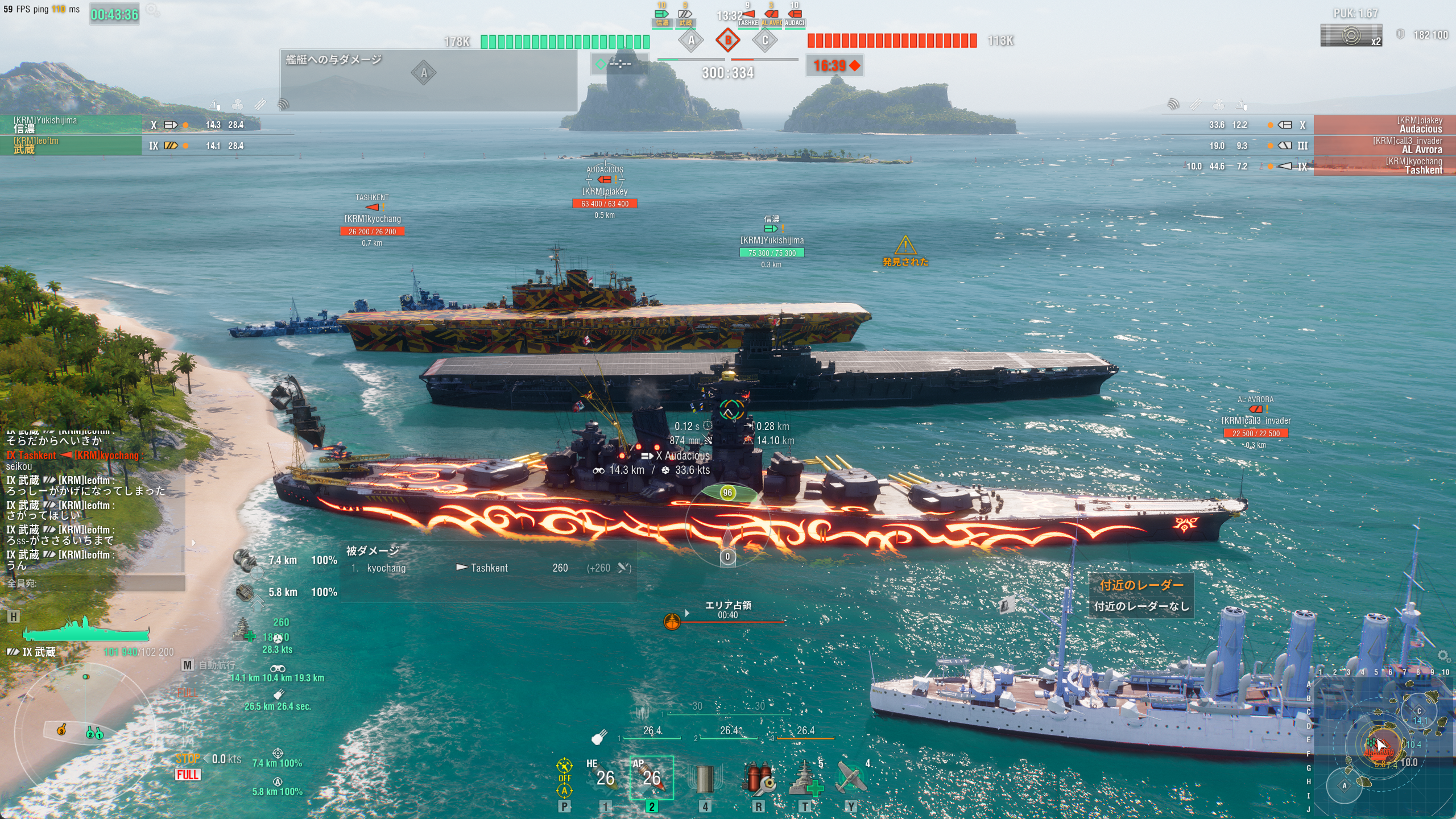Toggle the yellow AA defense OFF indicator
The height and width of the screenshot is (819, 1456).
pyautogui.click(x=564, y=777)
